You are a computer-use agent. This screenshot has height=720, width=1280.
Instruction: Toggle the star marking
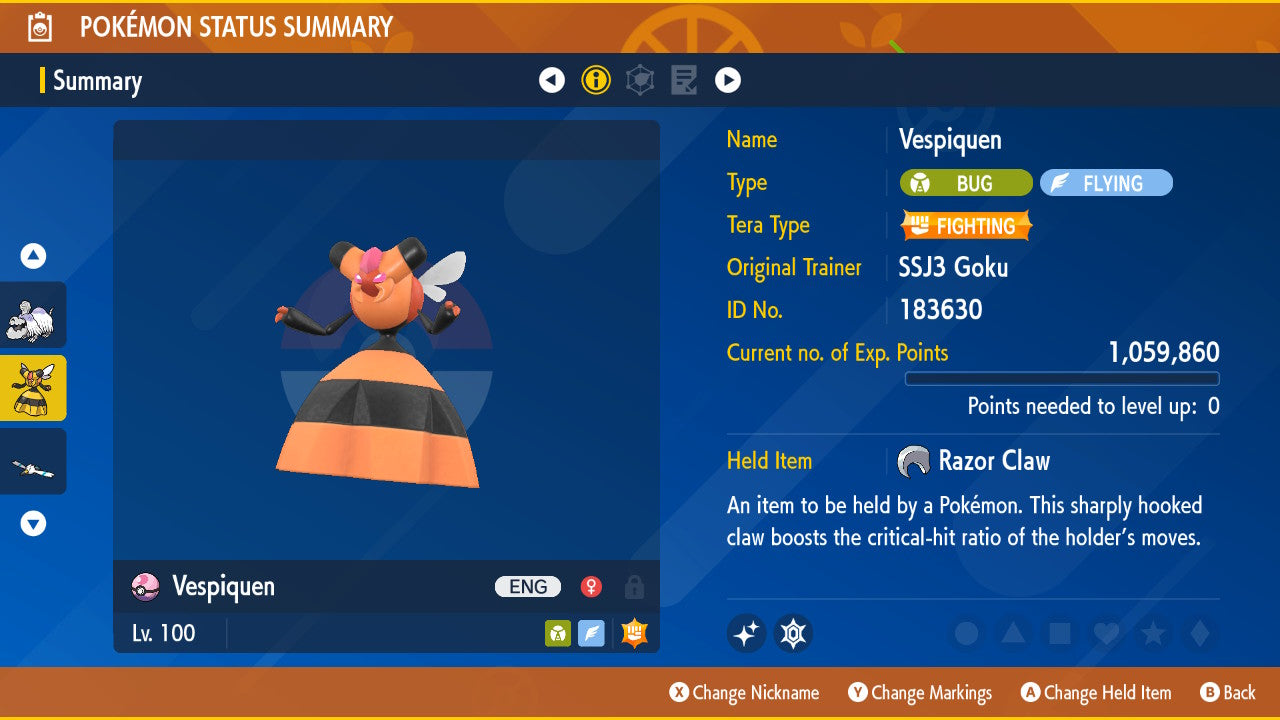tap(1152, 633)
